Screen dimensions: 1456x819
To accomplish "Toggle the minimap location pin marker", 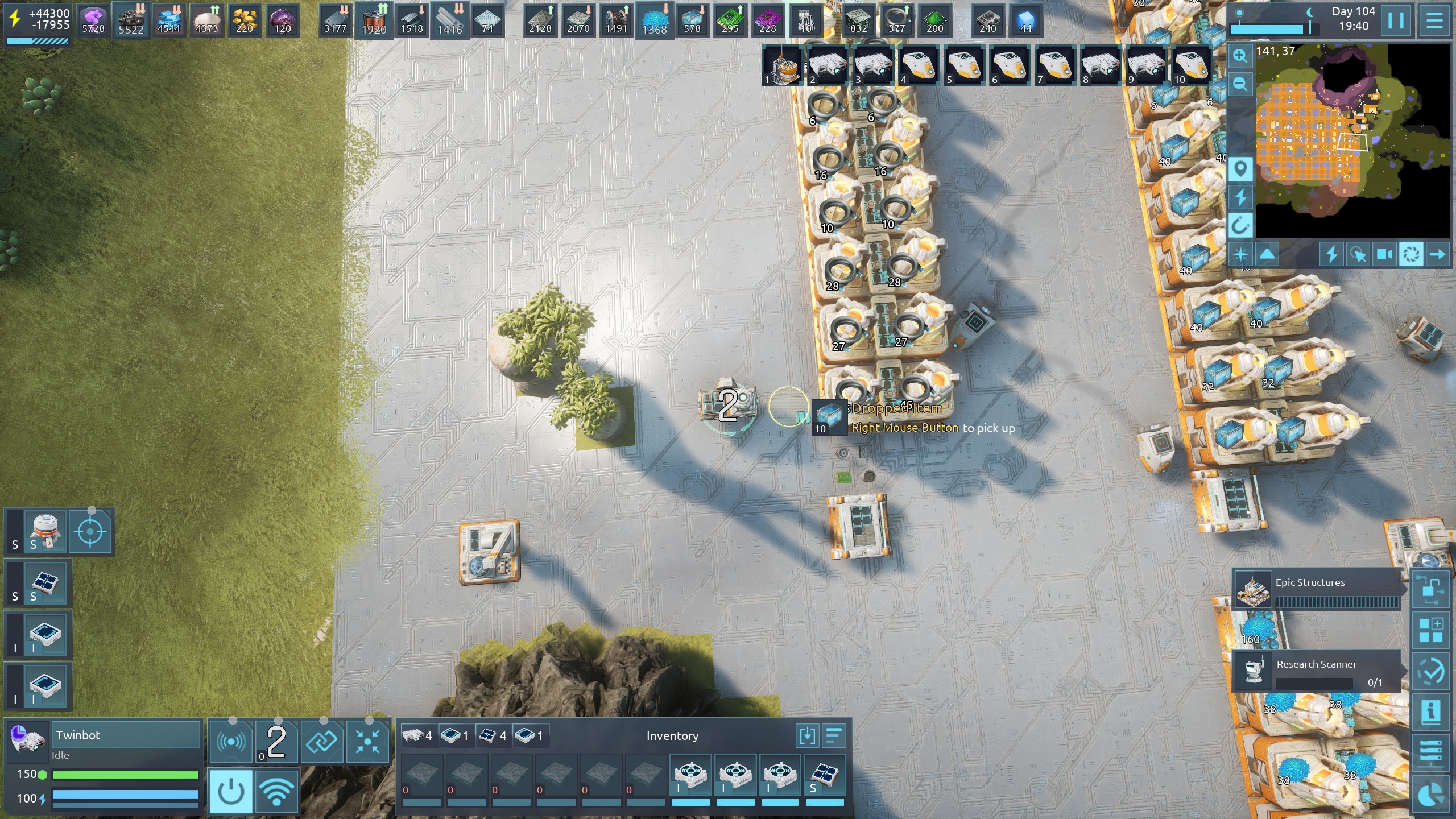I will click(1240, 169).
